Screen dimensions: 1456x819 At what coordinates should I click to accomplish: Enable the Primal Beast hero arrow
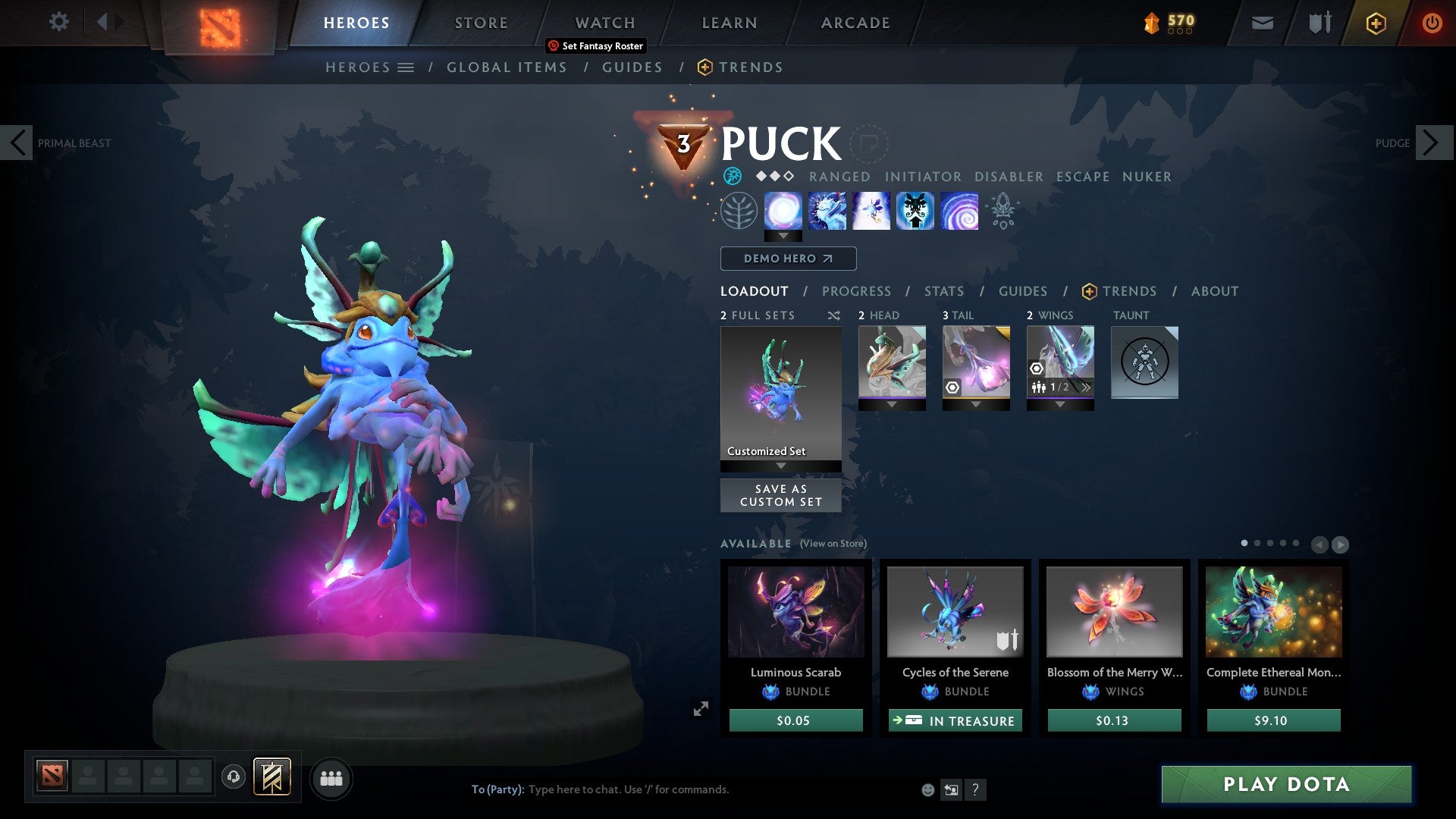17,143
